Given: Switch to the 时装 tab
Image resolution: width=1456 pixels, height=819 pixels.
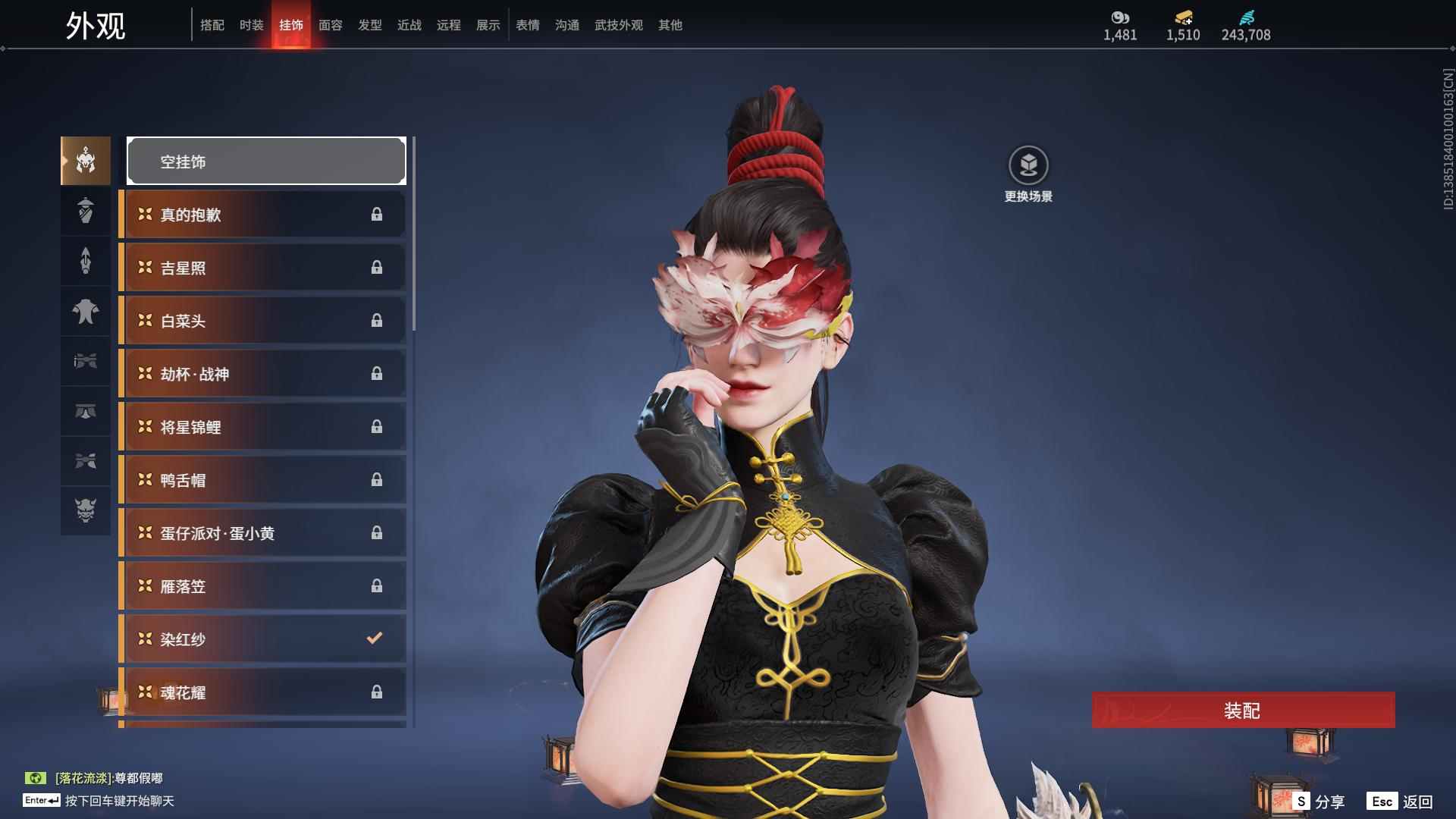Looking at the screenshot, I should click(251, 25).
